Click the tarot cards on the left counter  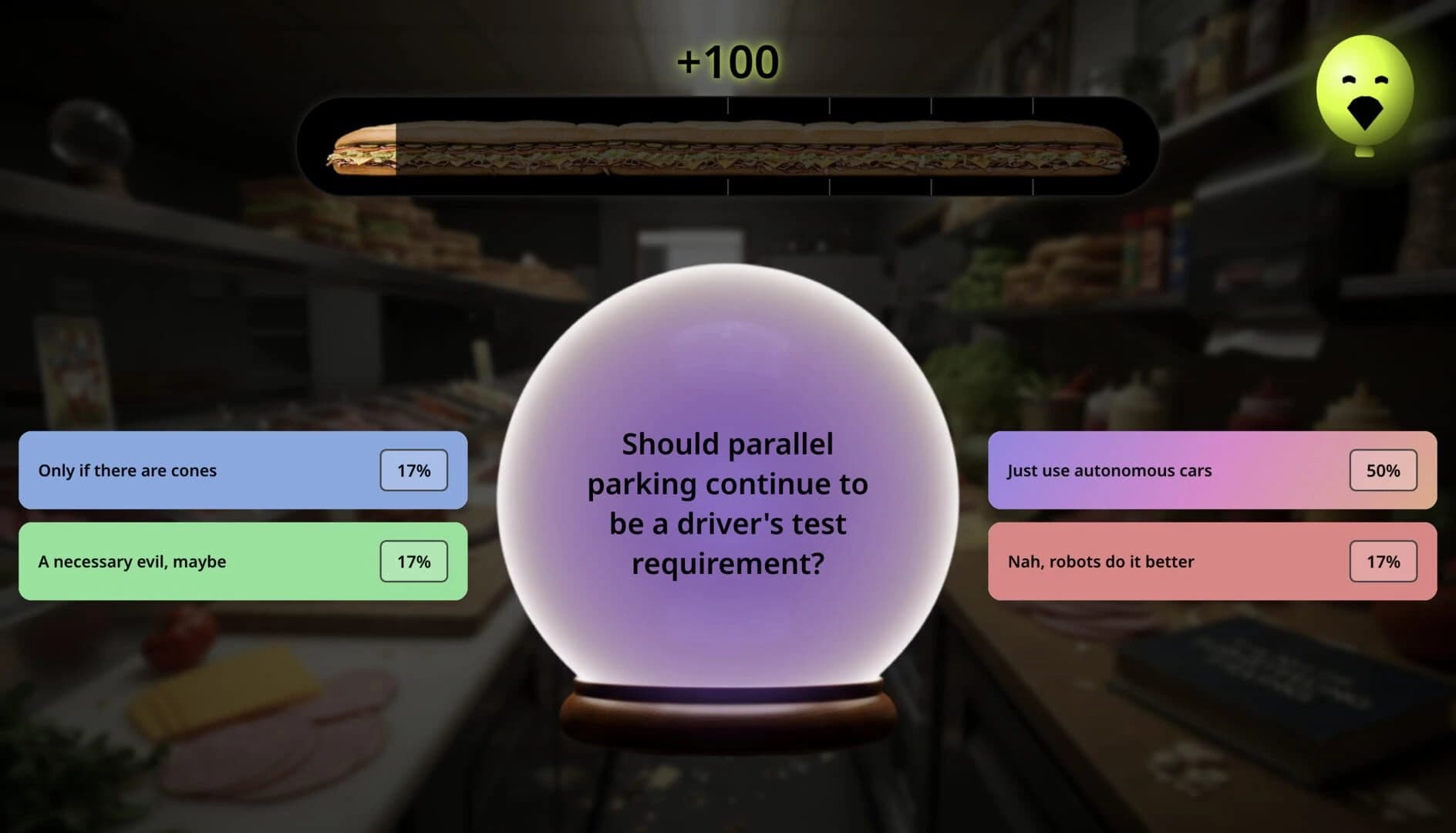pos(73,370)
